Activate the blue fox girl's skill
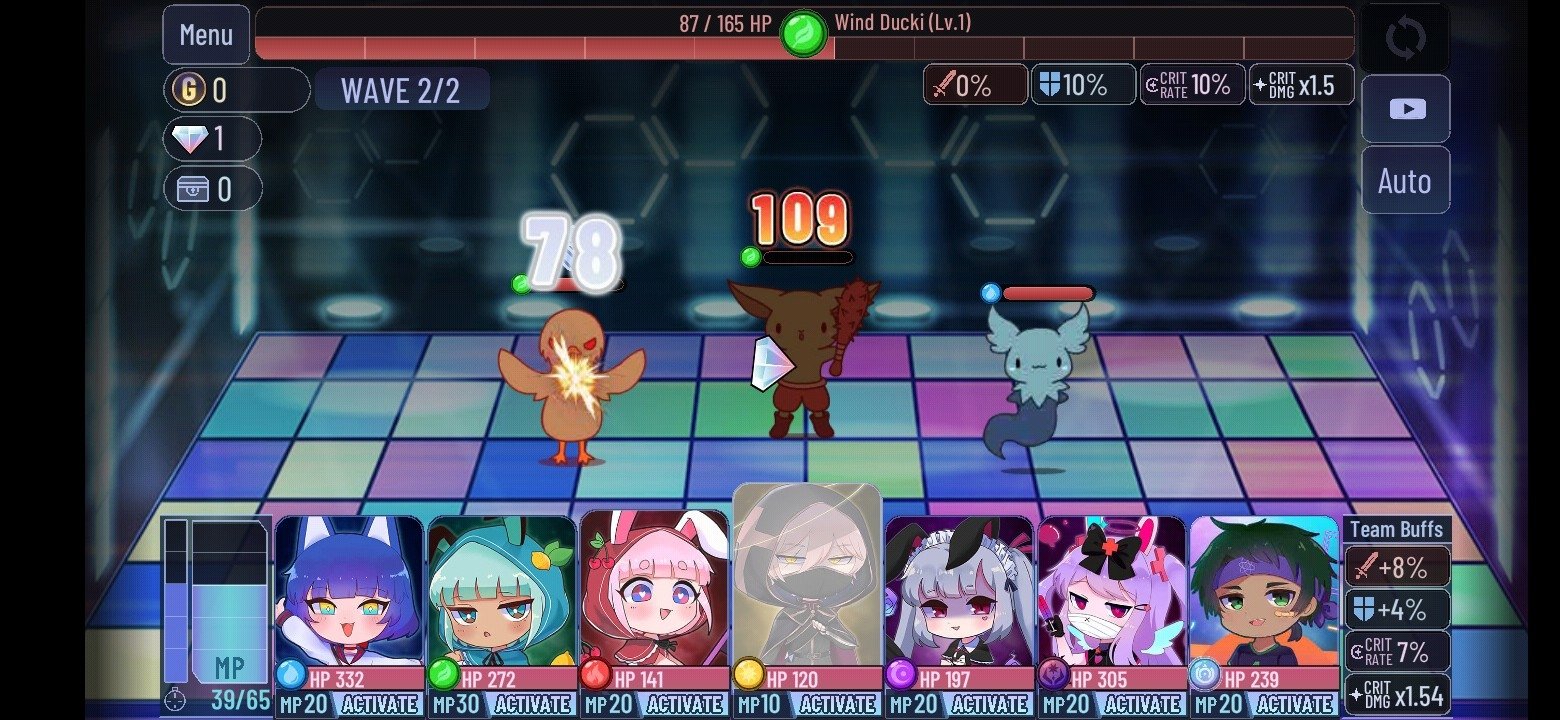 (382, 703)
